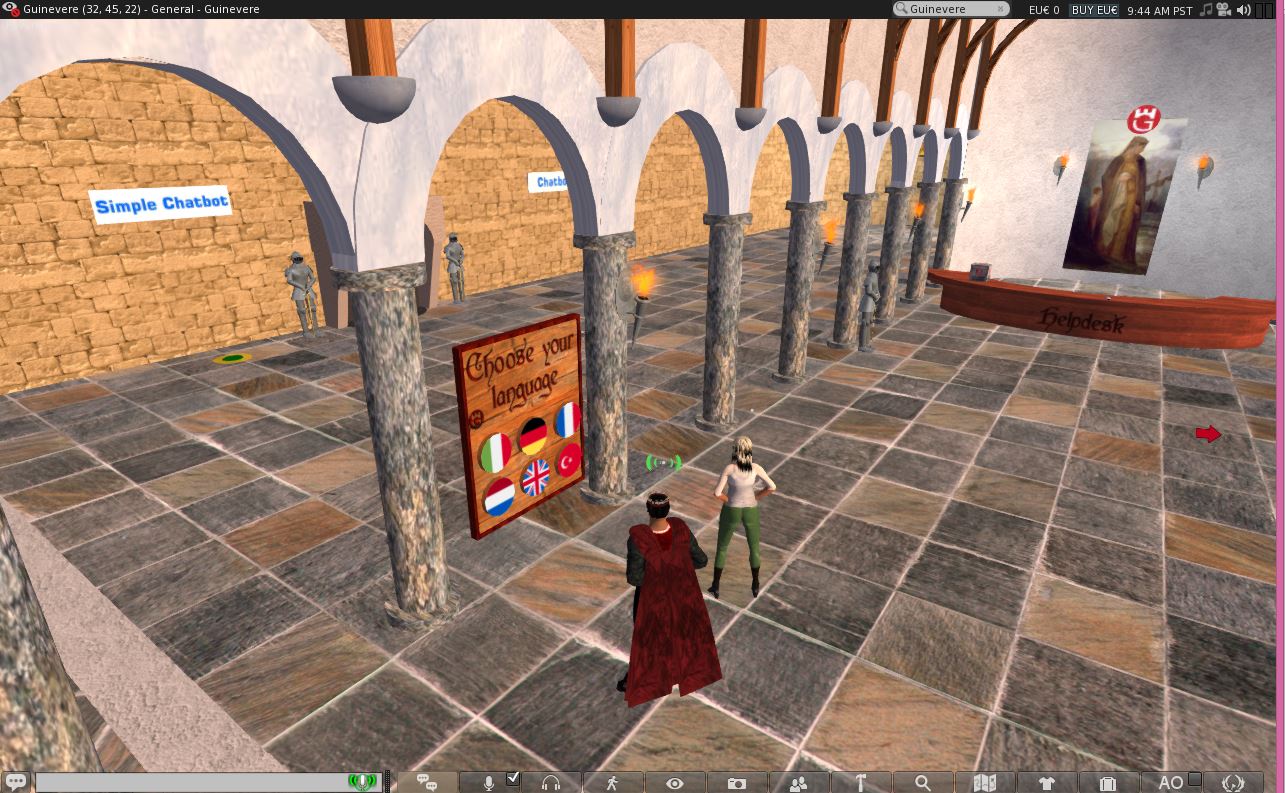Image resolution: width=1285 pixels, height=793 pixels.
Task: Open the eye camera view controls
Action: click(675, 782)
